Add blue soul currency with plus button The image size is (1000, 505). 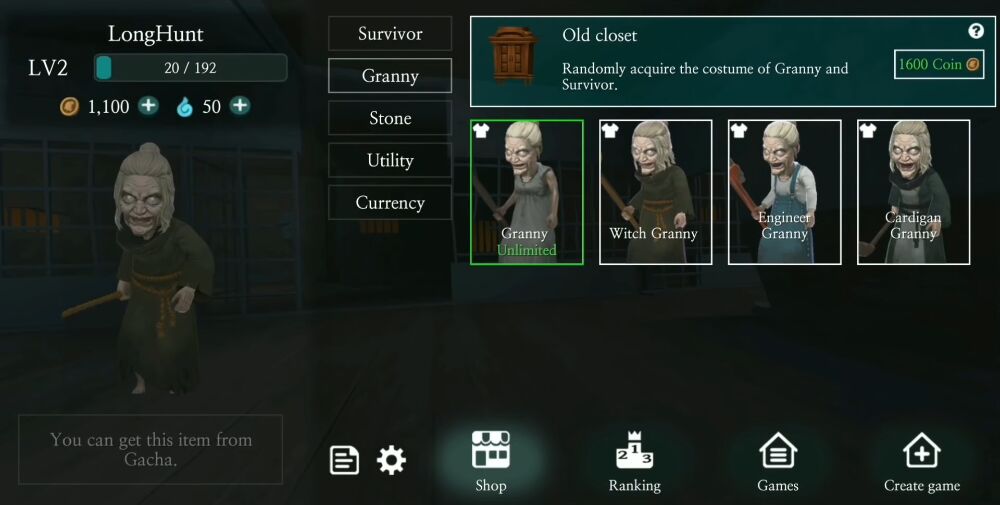click(240, 106)
